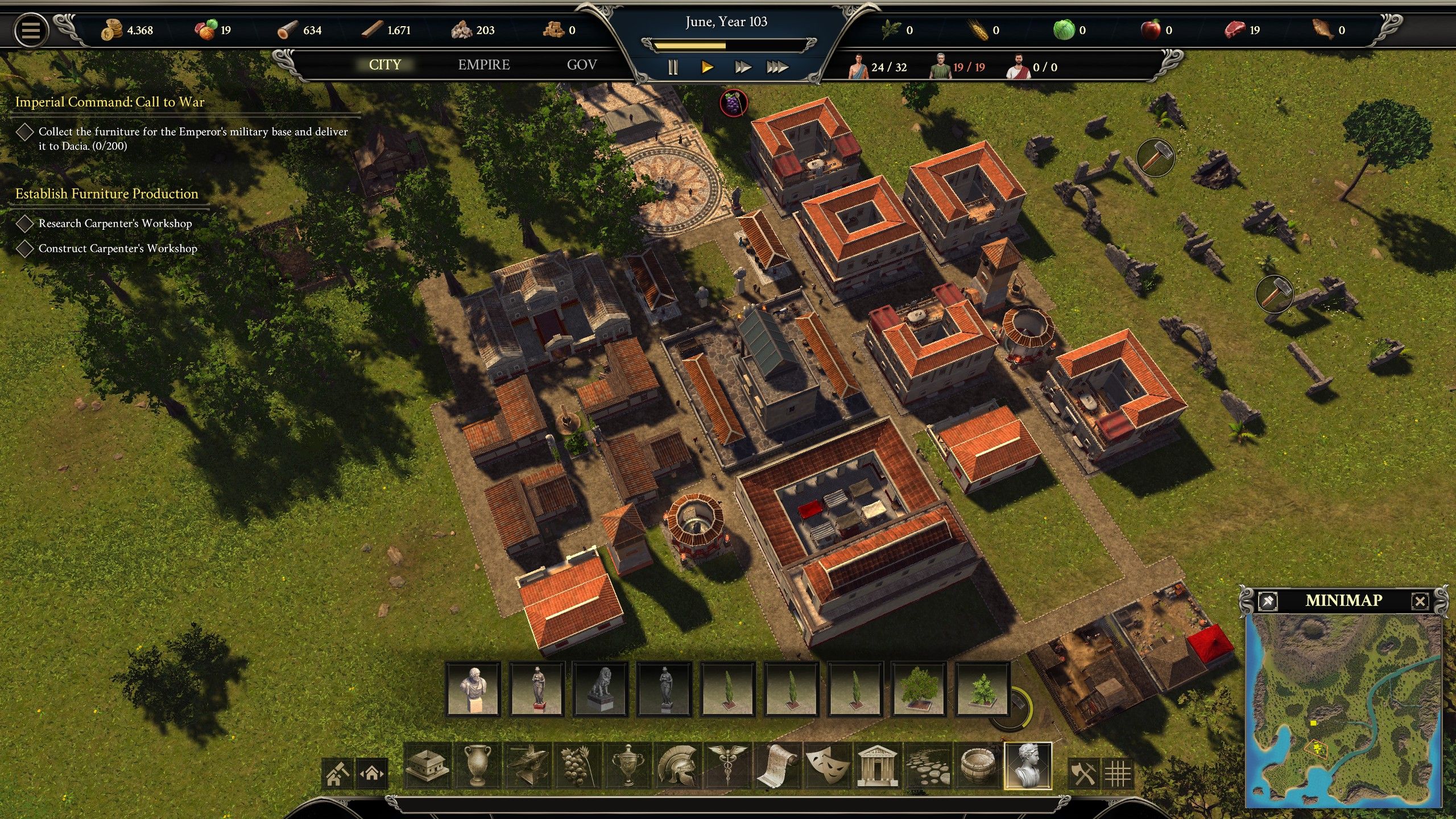
Task: Open the Roman helmet military category
Action: [x=677, y=766]
